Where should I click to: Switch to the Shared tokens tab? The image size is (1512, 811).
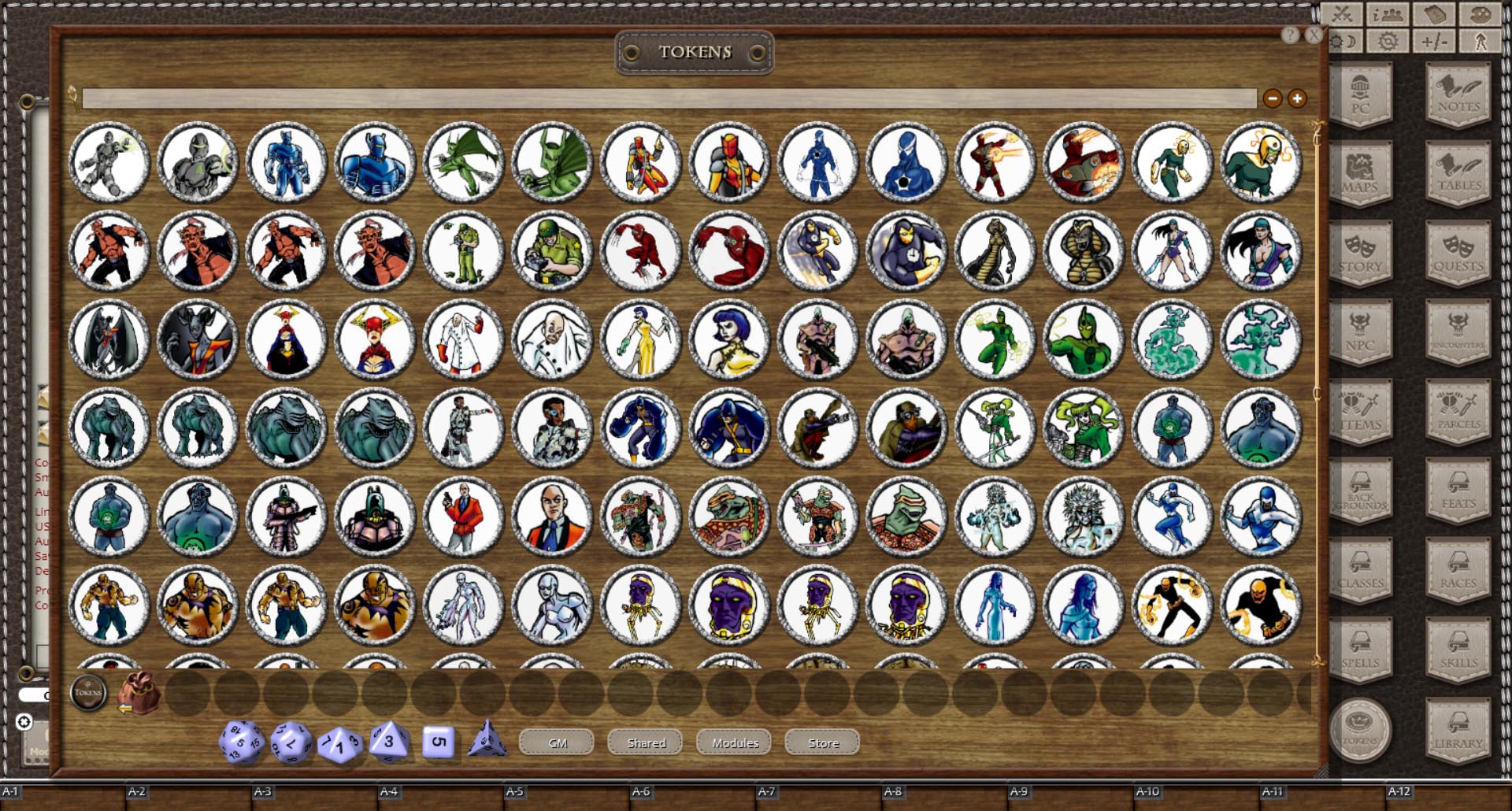click(x=644, y=742)
